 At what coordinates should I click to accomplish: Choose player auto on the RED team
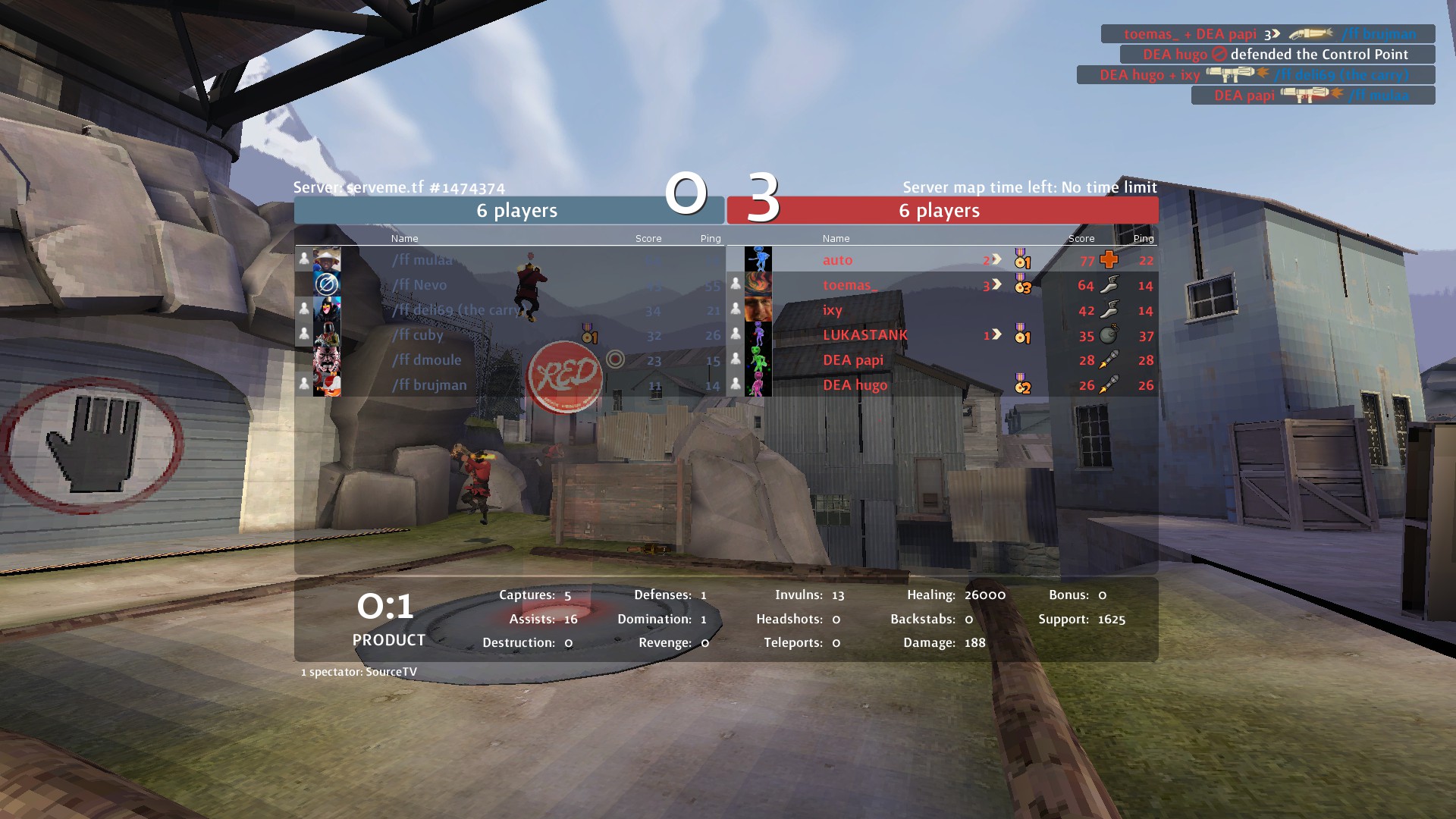838,260
